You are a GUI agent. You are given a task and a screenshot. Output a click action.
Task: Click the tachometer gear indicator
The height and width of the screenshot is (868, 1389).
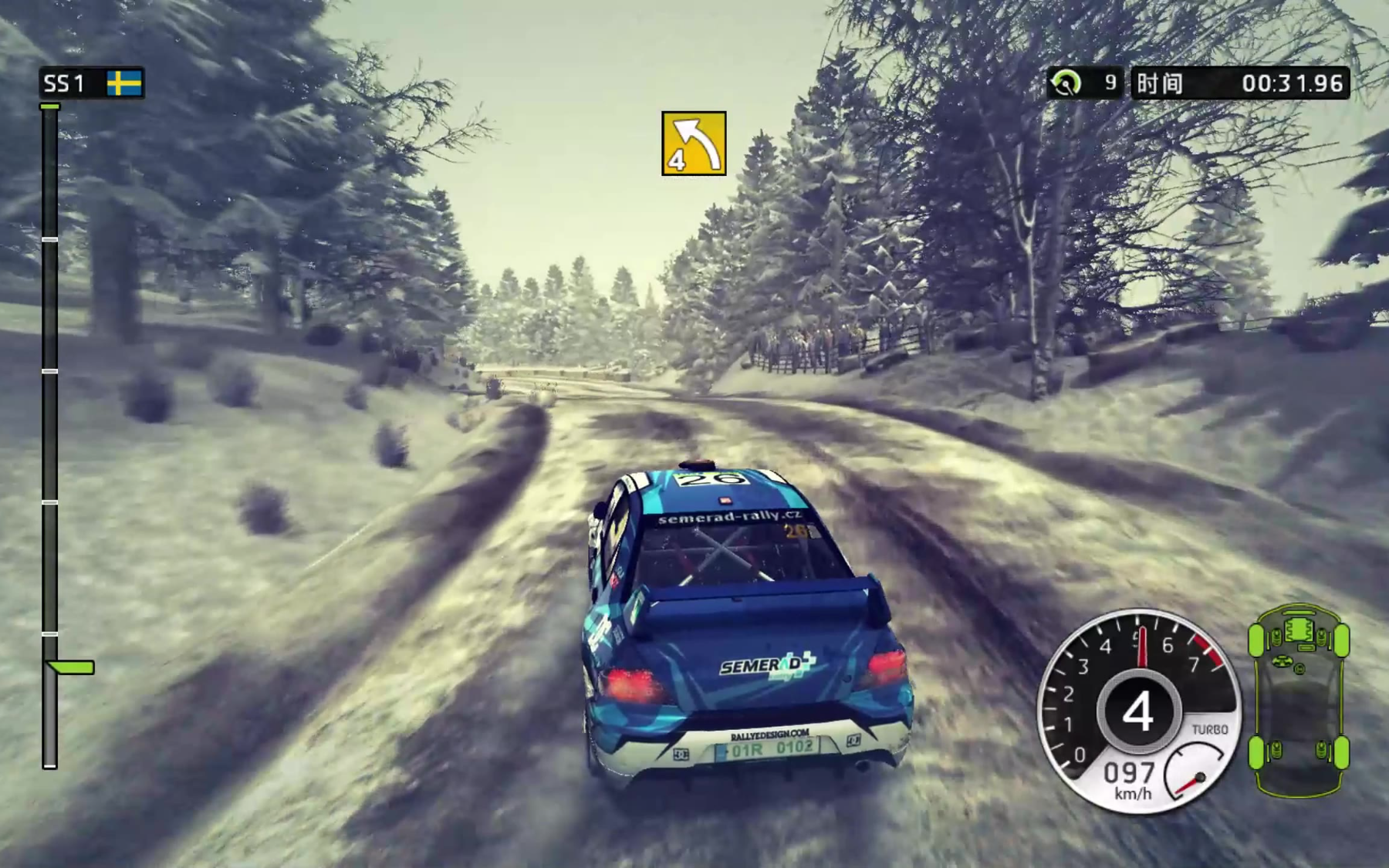click(1137, 711)
